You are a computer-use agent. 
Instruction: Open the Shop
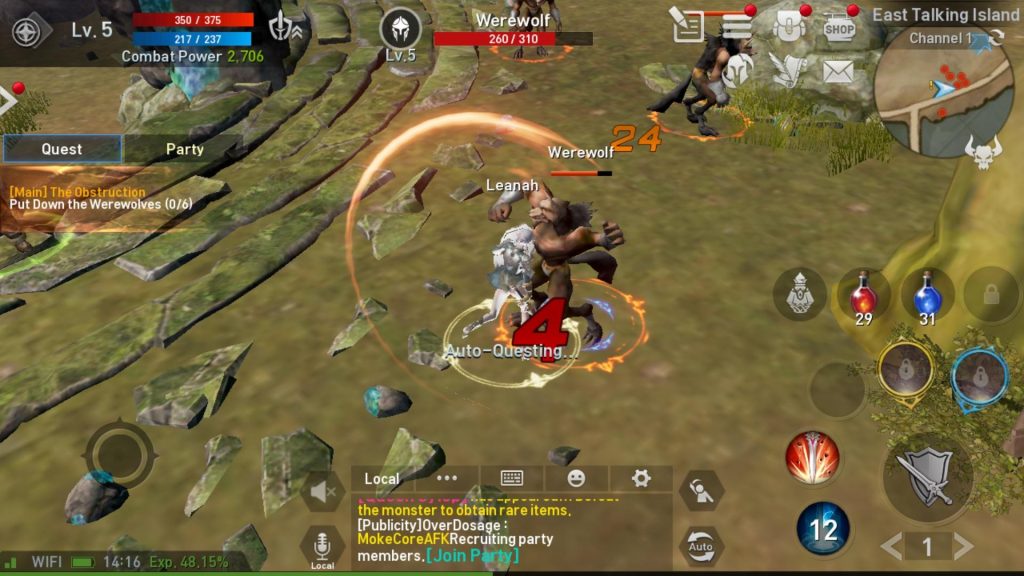pos(839,28)
